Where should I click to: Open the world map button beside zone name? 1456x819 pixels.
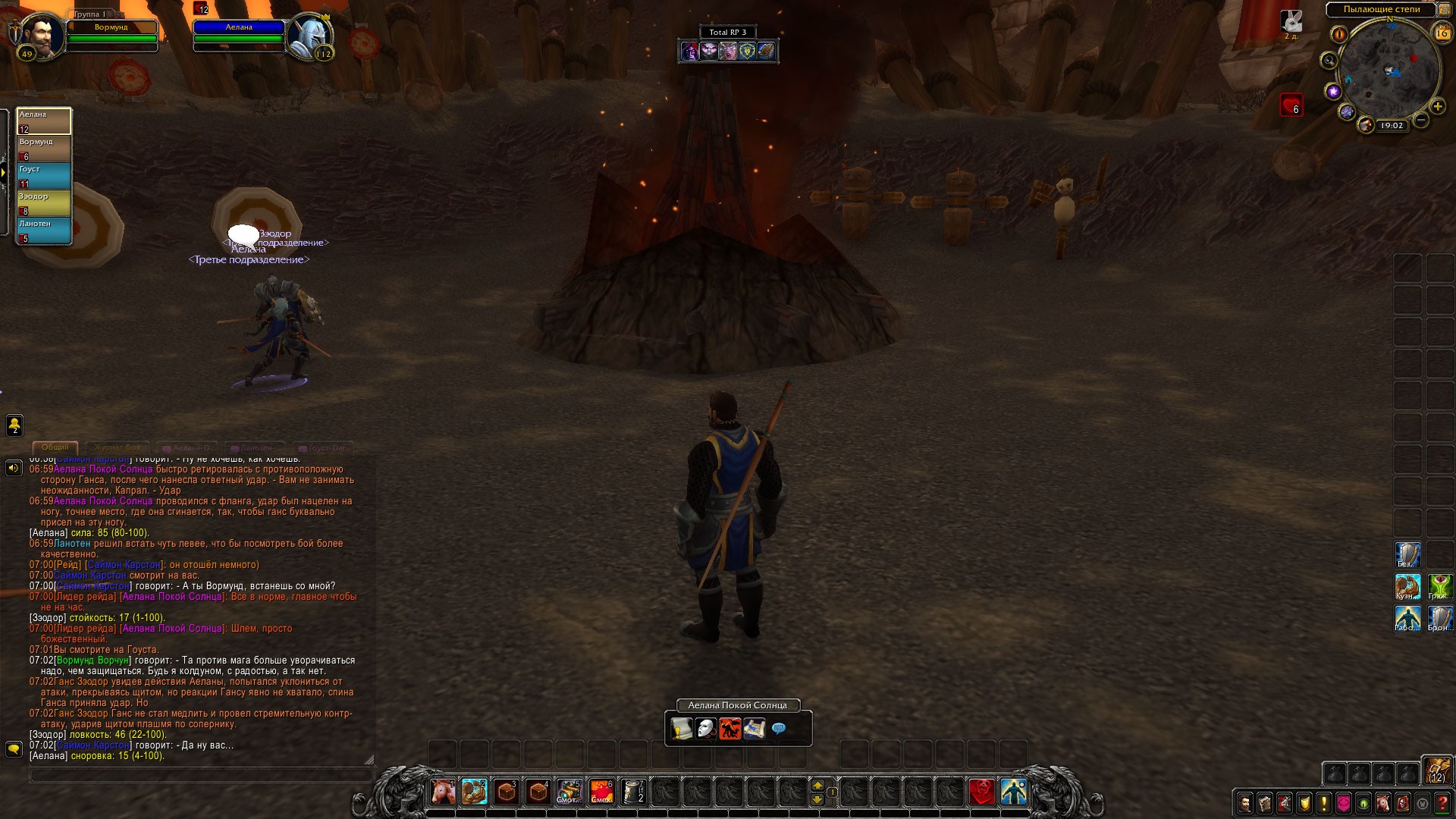[1443, 10]
